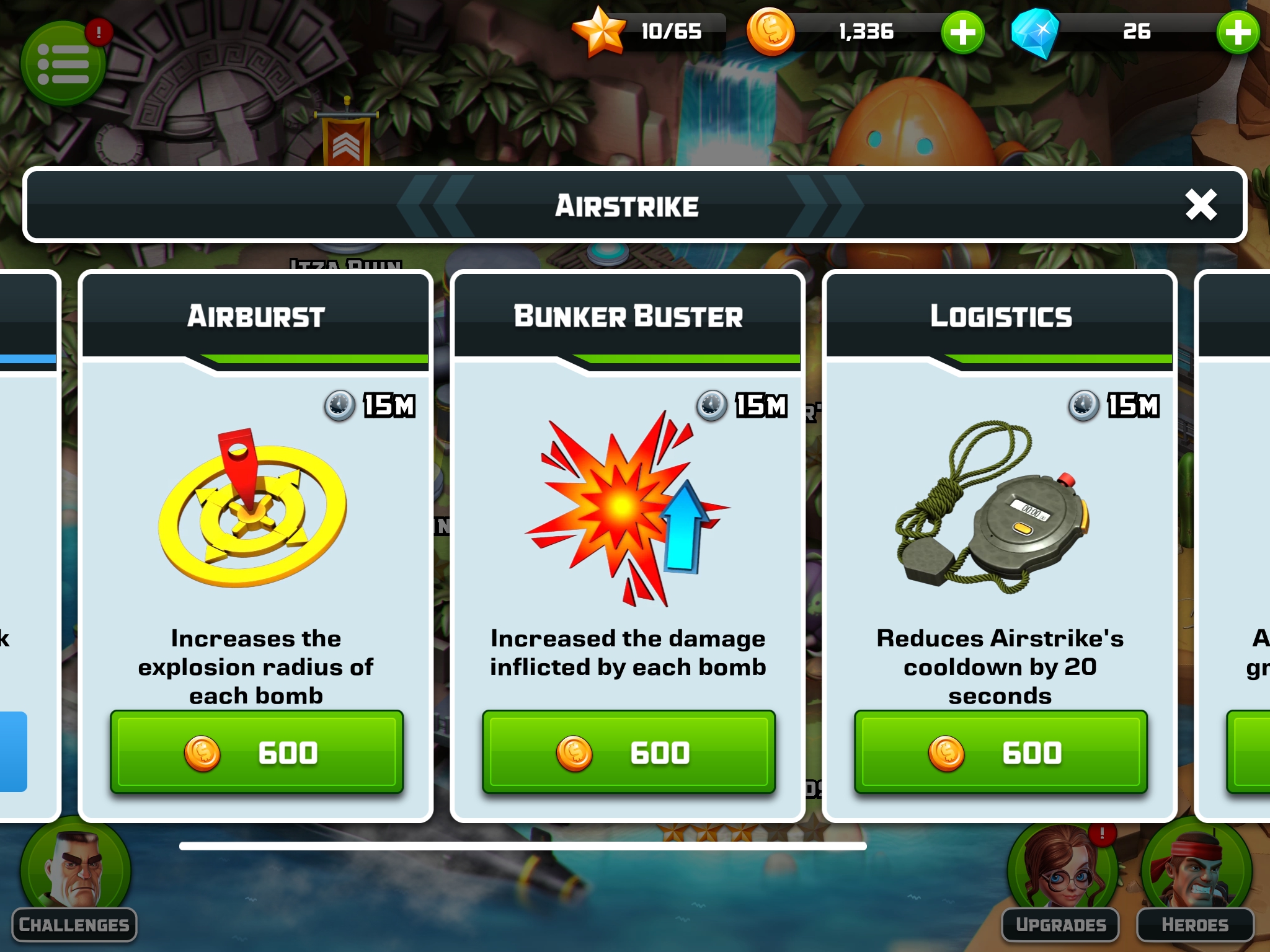This screenshot has width=1270, height=952.
Task: Buy the Logistics upgrade for 600 coins
Action: click(x=1000, y=752)
